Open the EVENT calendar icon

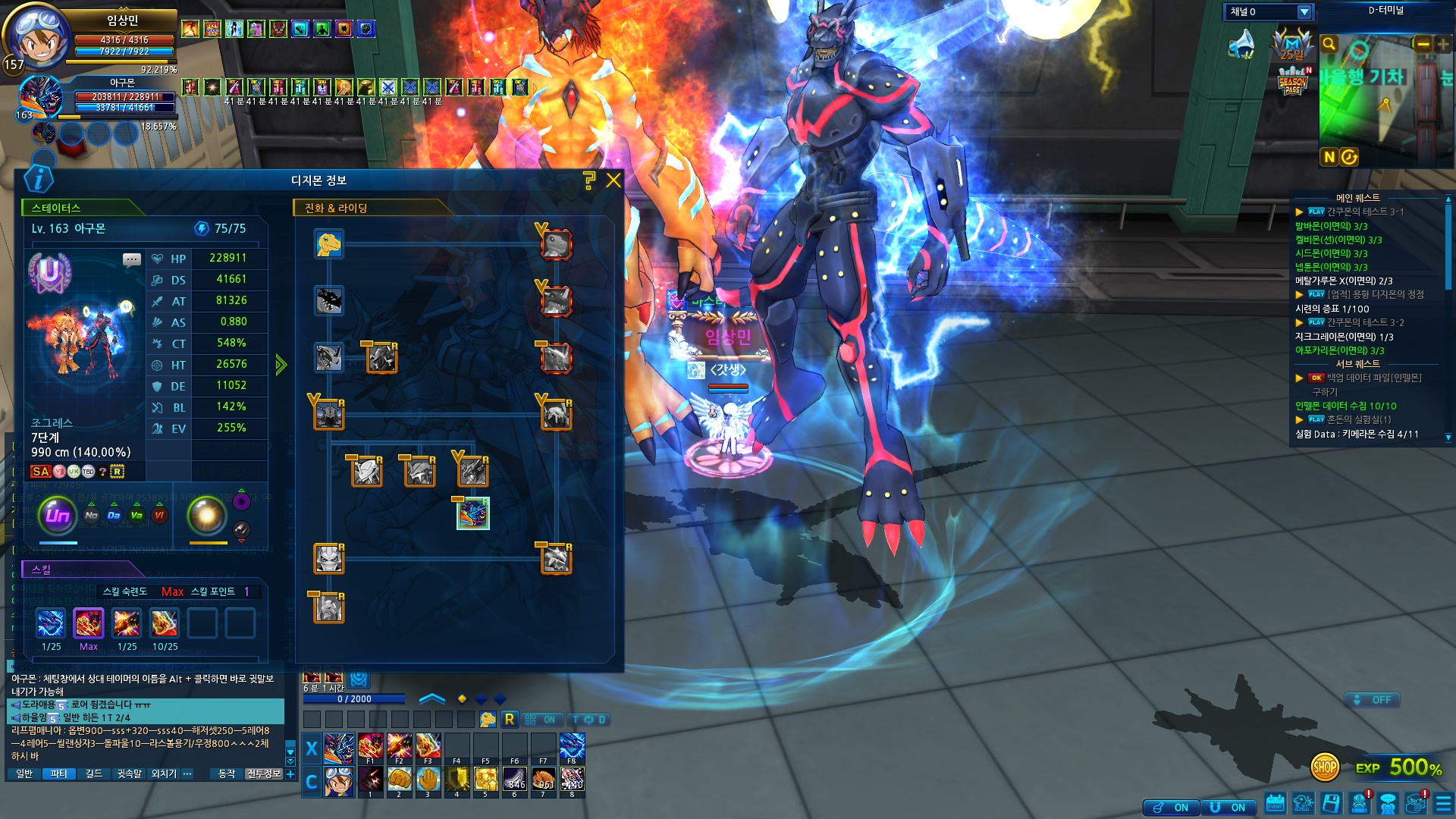[1275, 803]
